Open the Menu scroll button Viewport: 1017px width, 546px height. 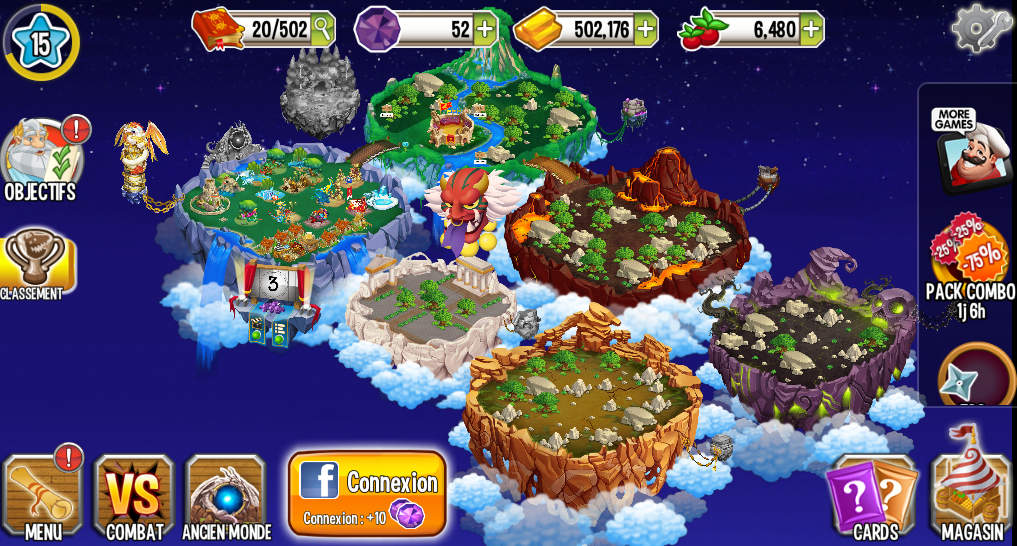tap(43, 496)
